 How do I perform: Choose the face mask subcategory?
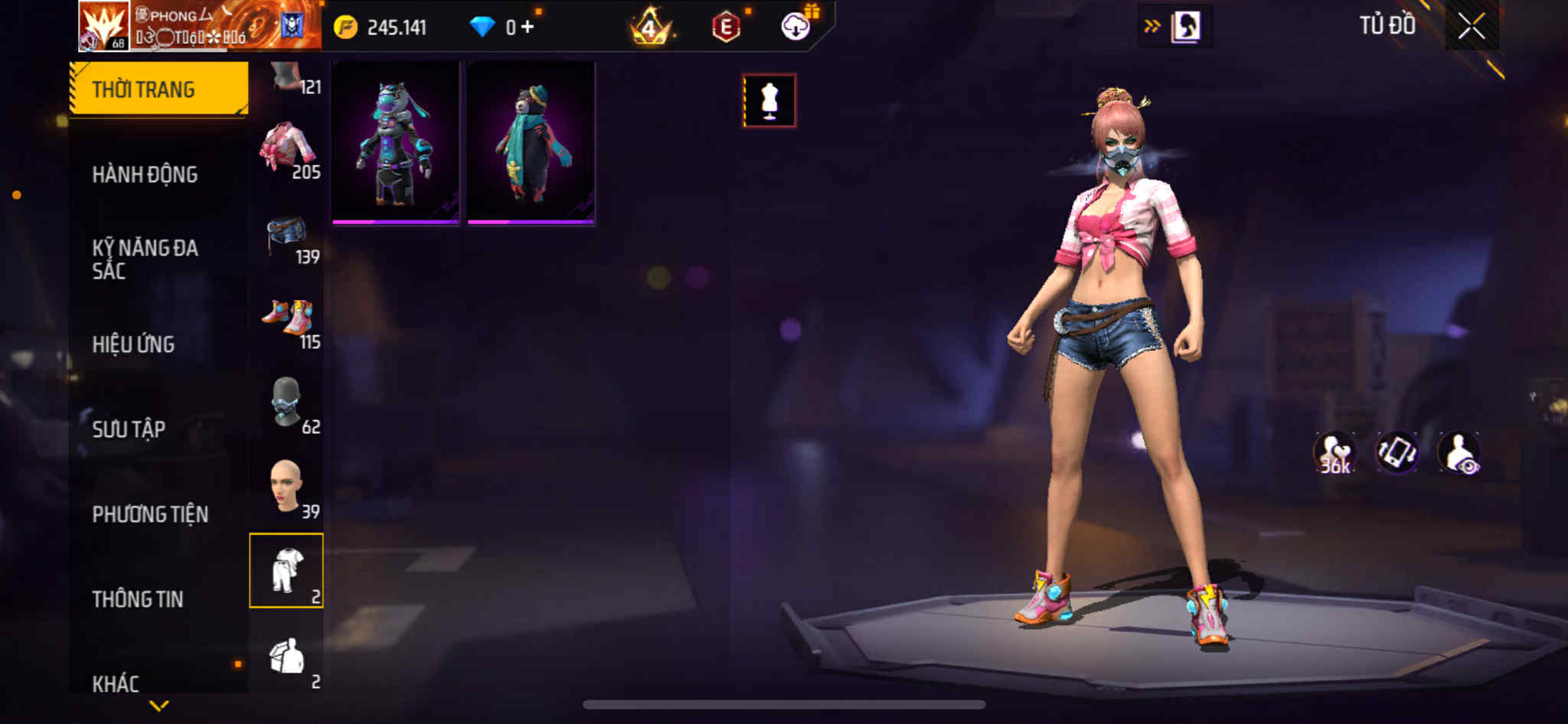(287, 403)
